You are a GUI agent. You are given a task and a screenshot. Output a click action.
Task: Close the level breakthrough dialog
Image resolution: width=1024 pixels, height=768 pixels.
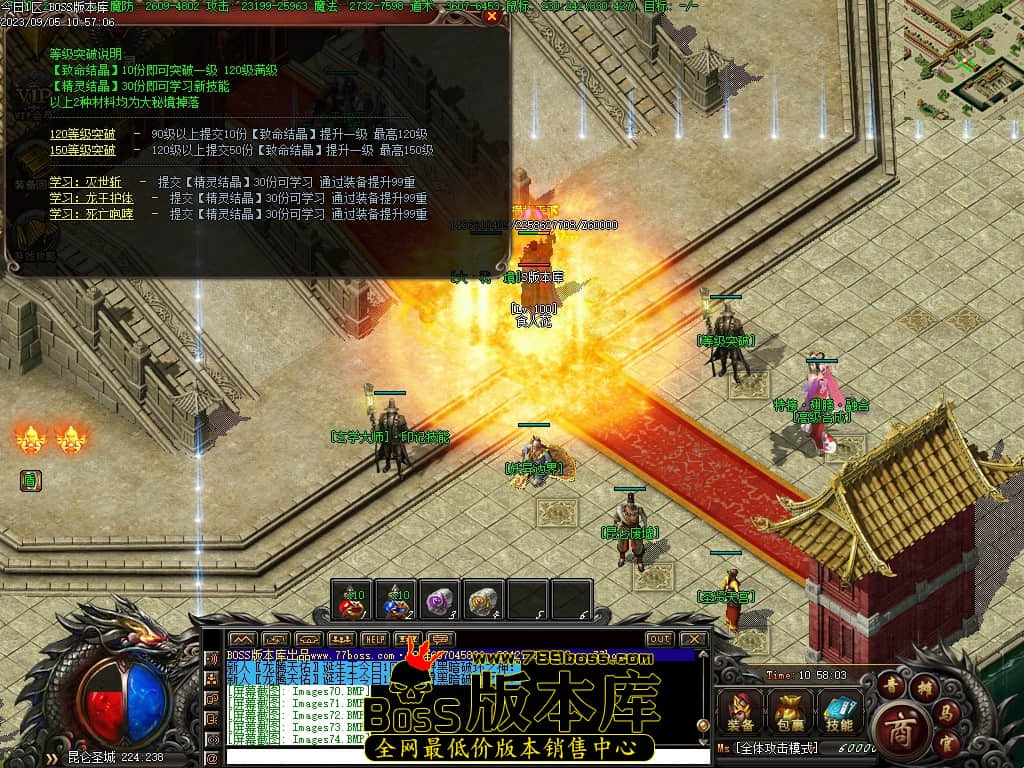491,16
